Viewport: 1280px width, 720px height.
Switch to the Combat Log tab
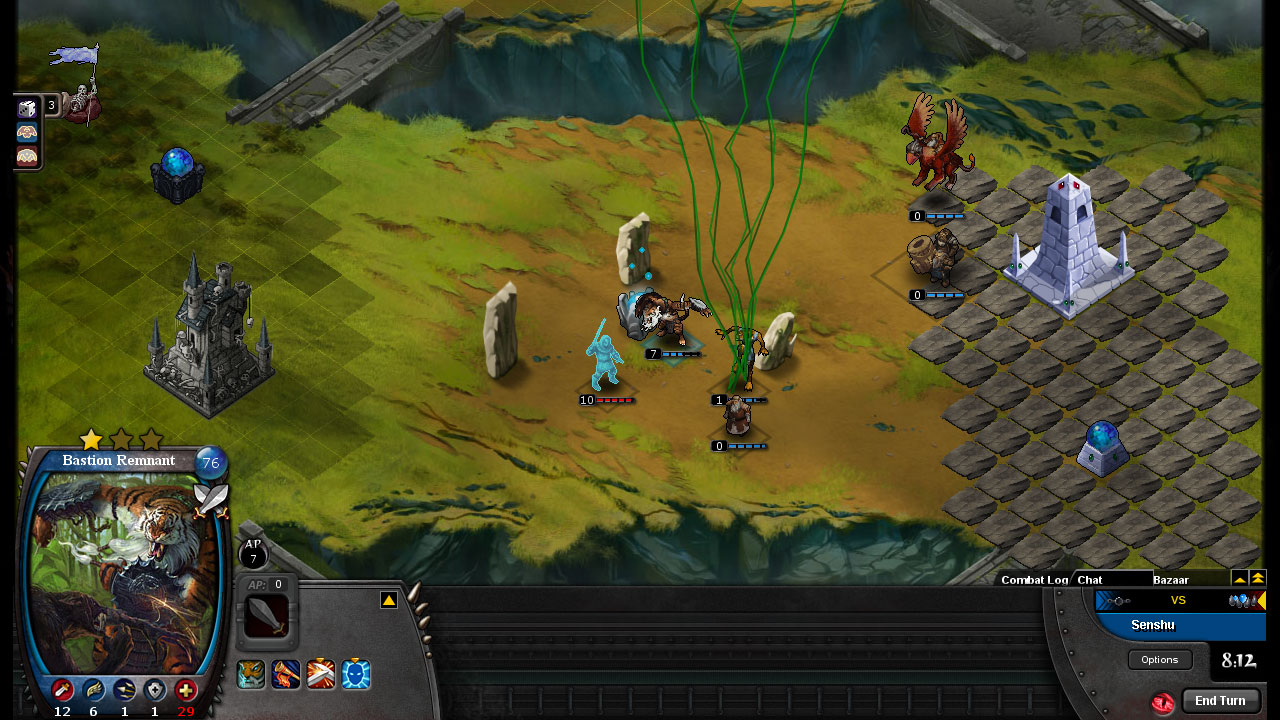(x=1033, y=580)
